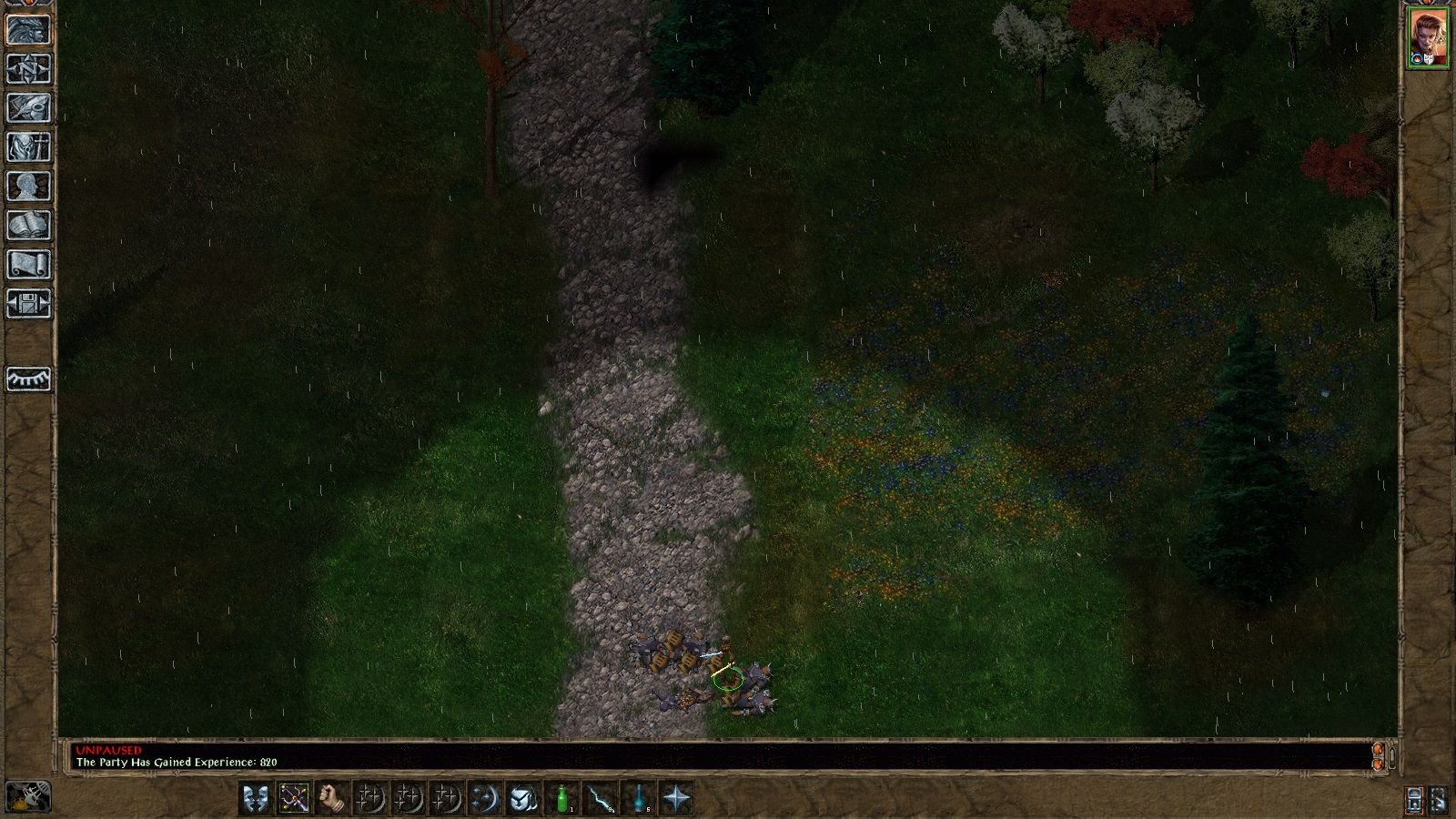Image resolution: width=1456 pixels, height=819 pixels.
Task: Open the crescent moon cast spell button
Action: tap(484, 799)
